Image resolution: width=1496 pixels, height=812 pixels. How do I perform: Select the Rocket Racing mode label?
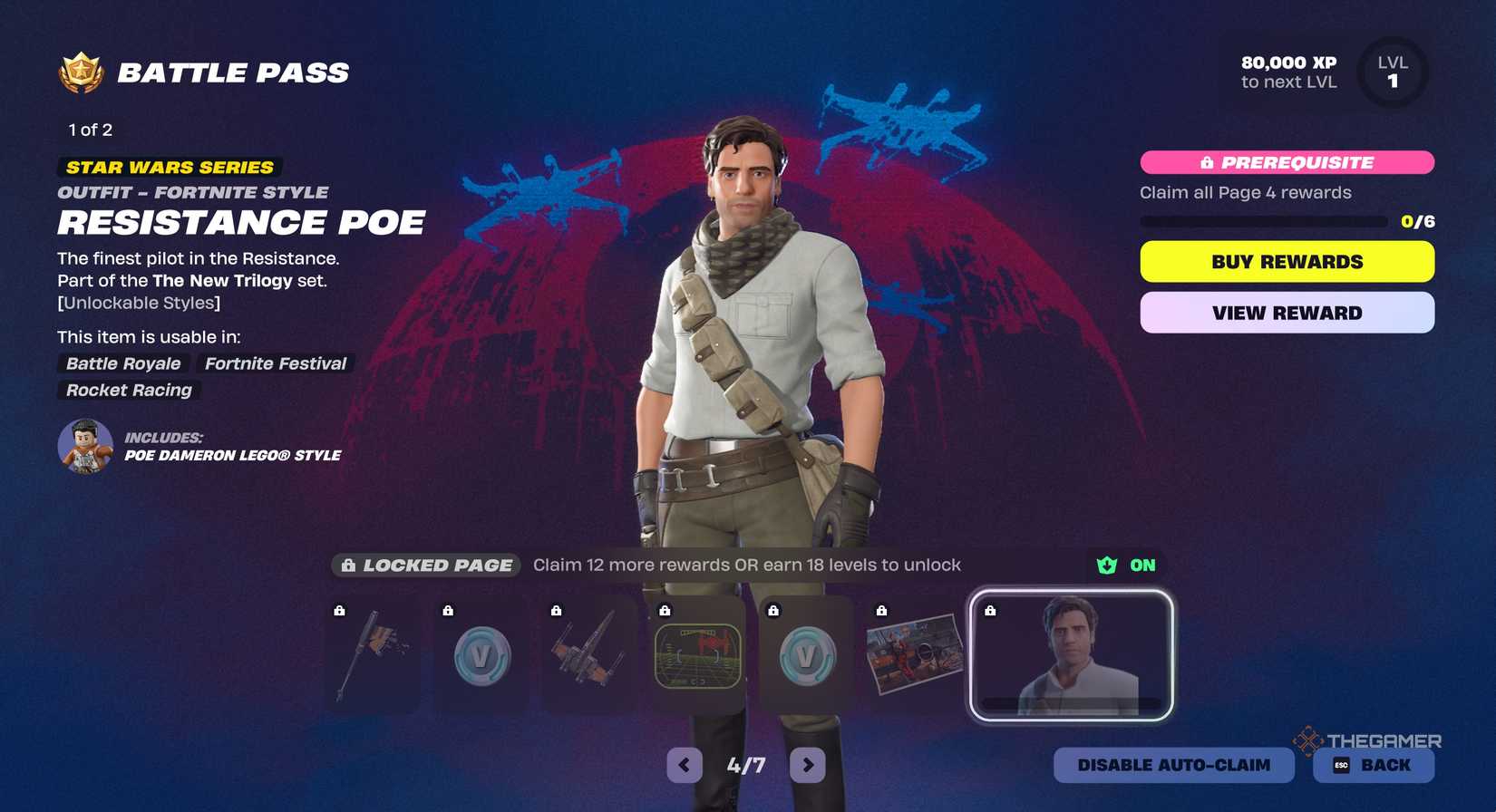[x=128, y=391]
